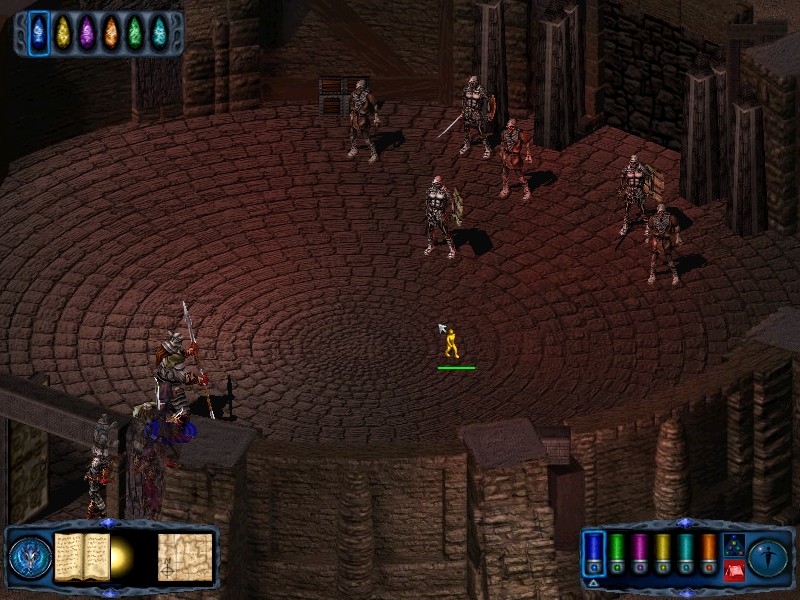Screen dimensions: 800x600
Task: Select the green crystal in the top bar
Action: 134,32
